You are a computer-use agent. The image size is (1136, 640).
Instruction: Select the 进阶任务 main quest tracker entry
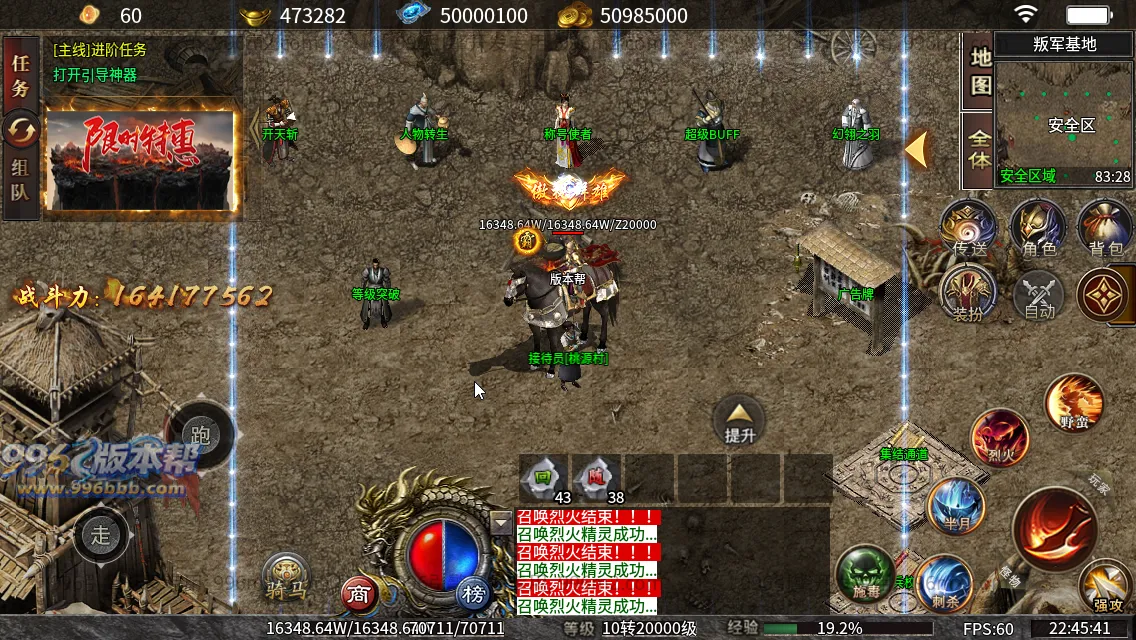click(x=100, y=50)
